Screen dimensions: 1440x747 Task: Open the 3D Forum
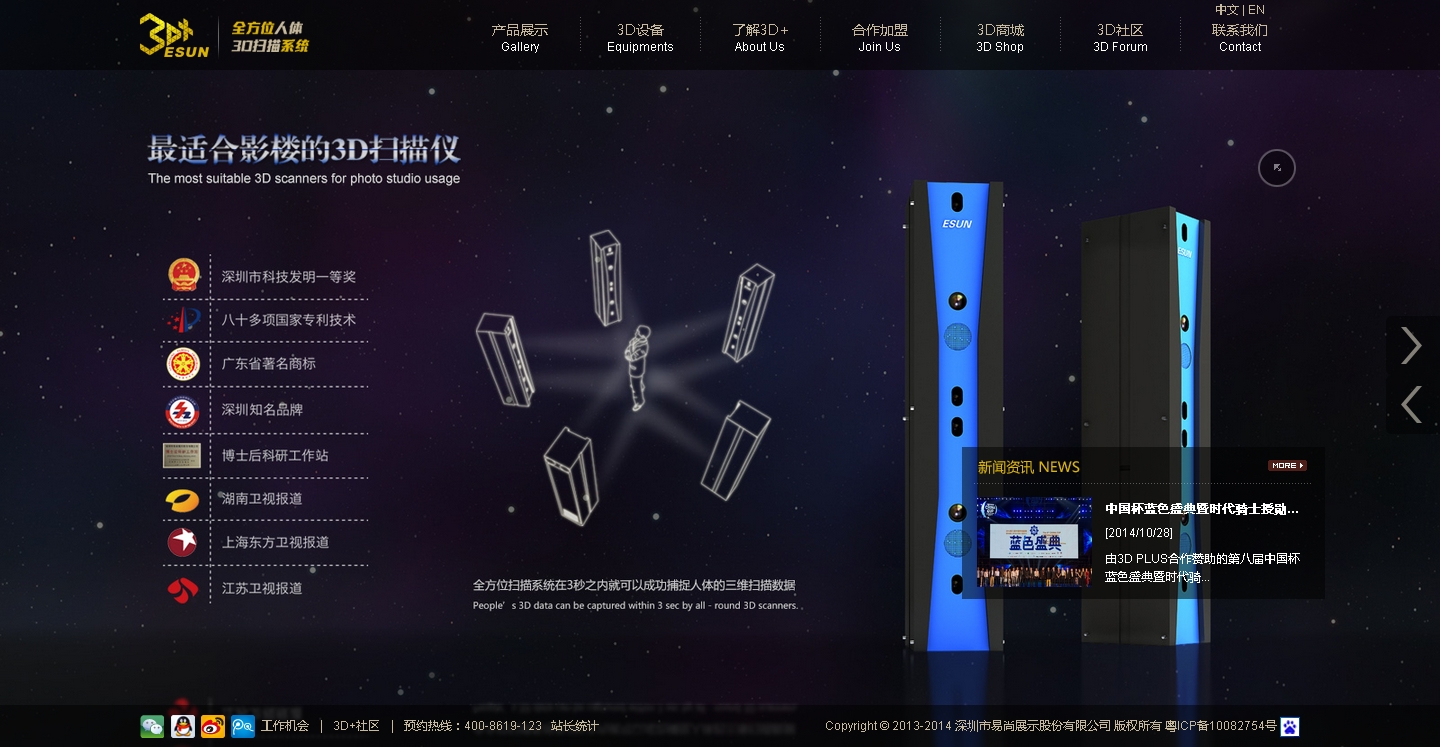pyautogui.click(x=1120, y=38)
